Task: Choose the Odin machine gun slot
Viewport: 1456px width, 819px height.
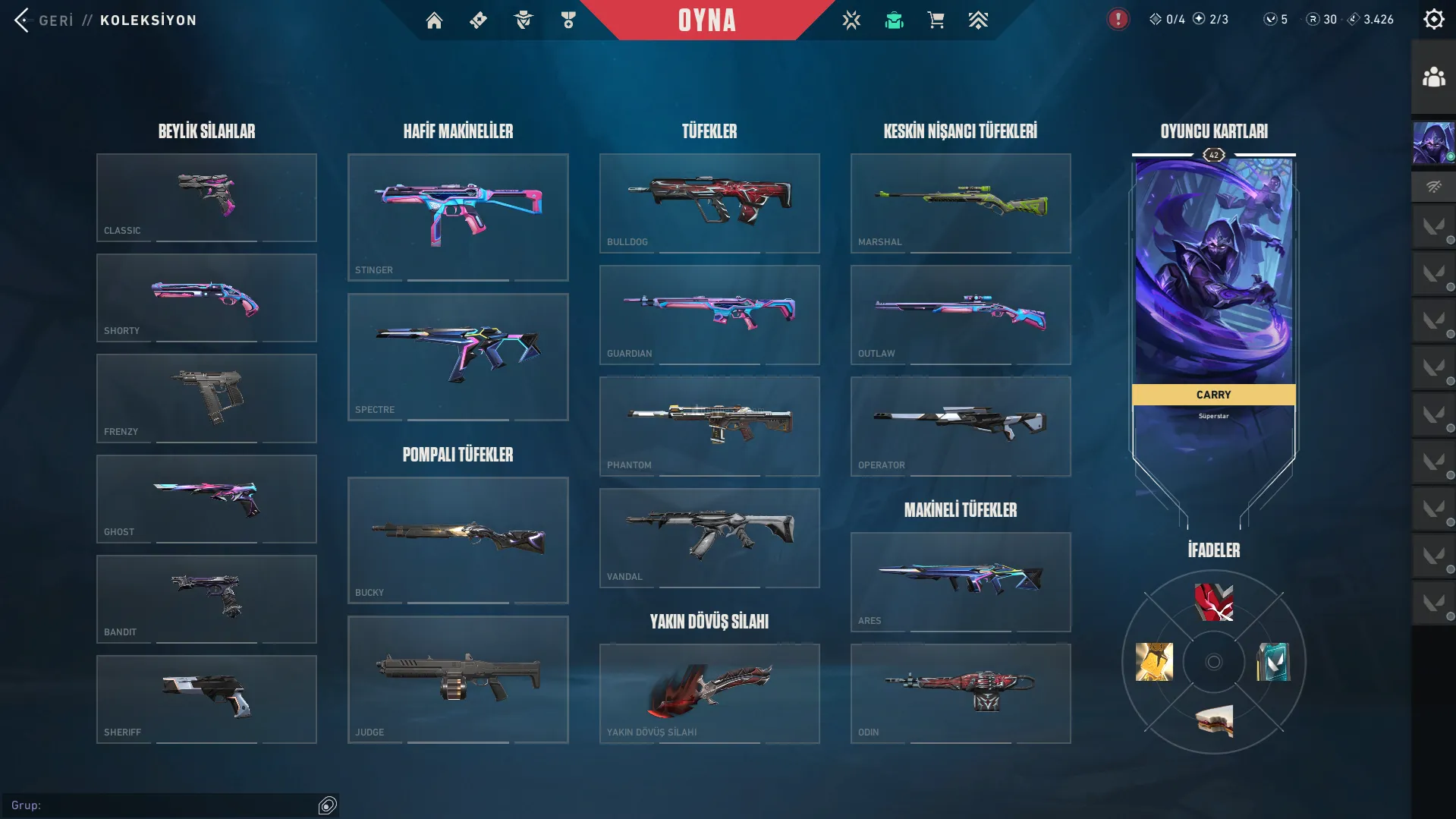Action: (x=961, y=693)
